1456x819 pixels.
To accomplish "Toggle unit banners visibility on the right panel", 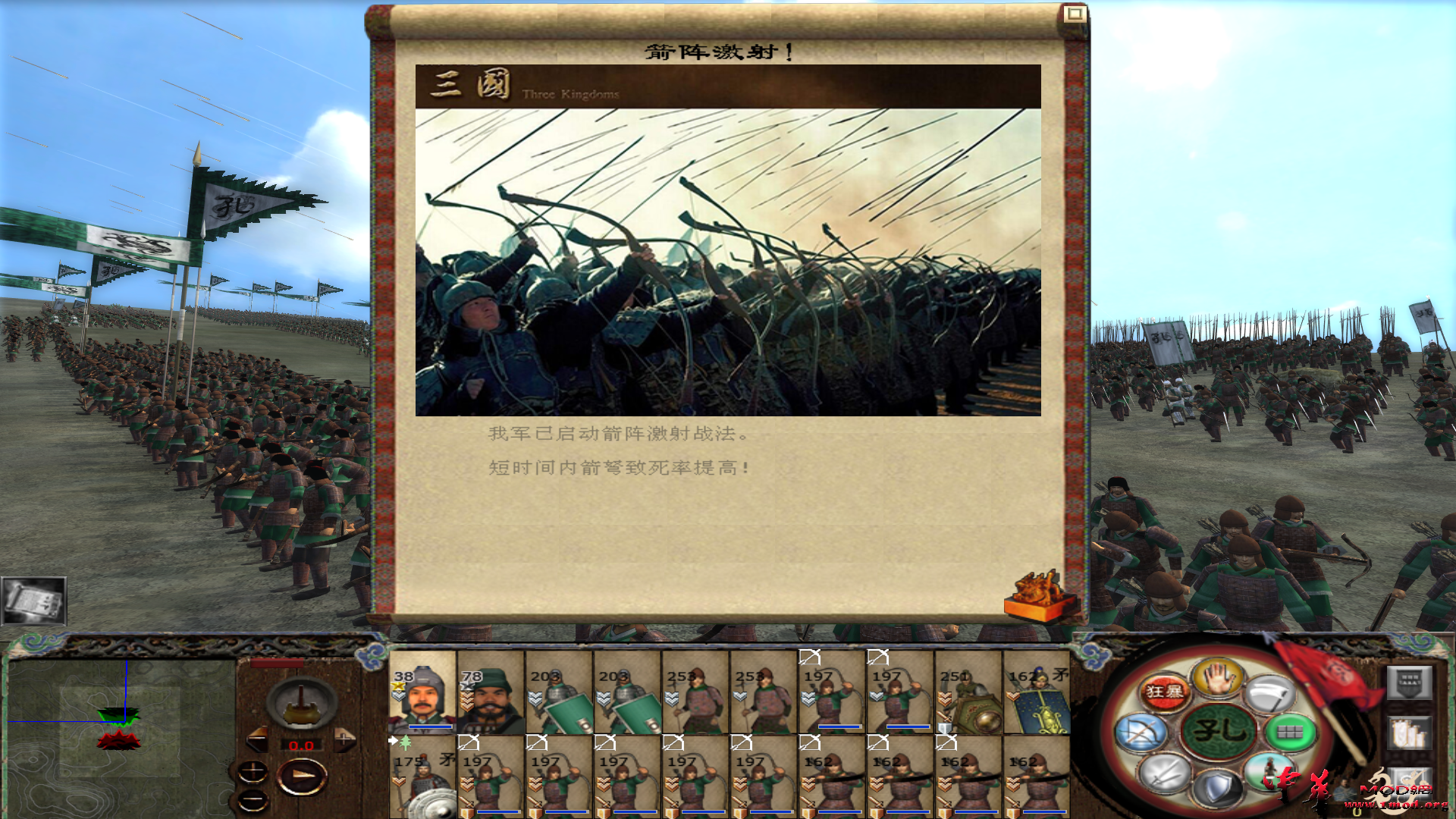I will (x=1410, y=733).
